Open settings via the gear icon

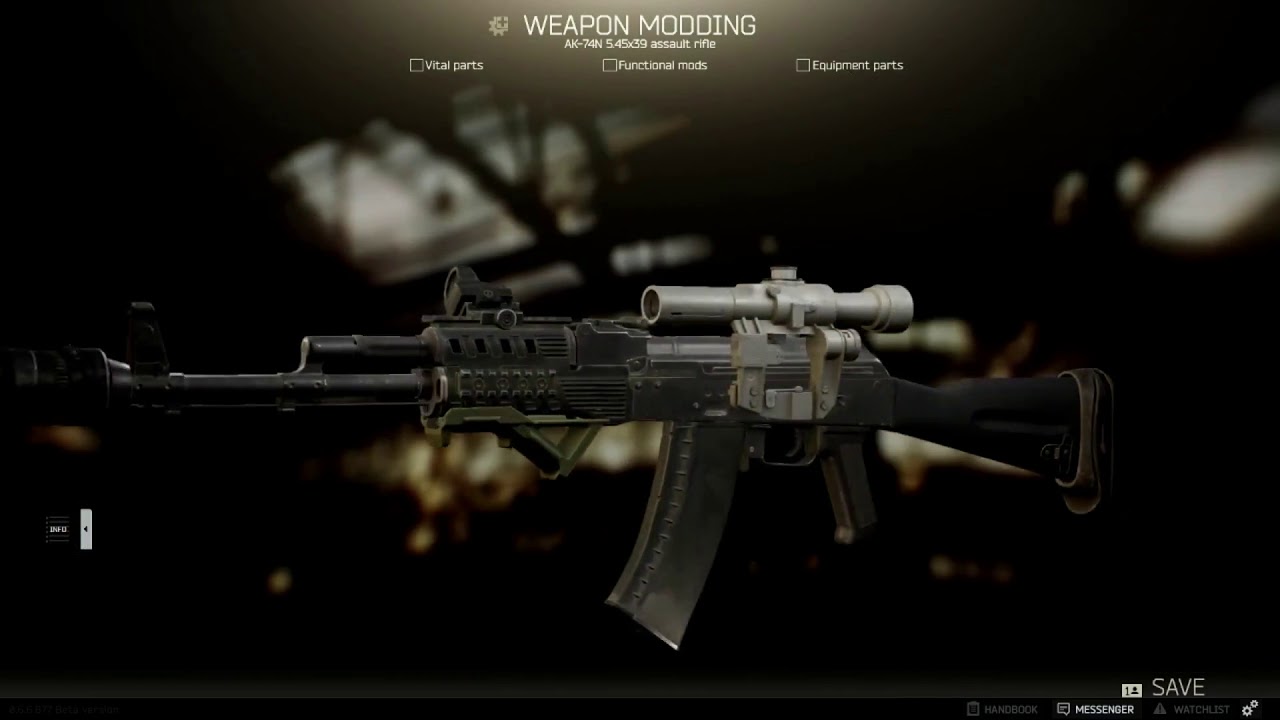coord(1250,709)
